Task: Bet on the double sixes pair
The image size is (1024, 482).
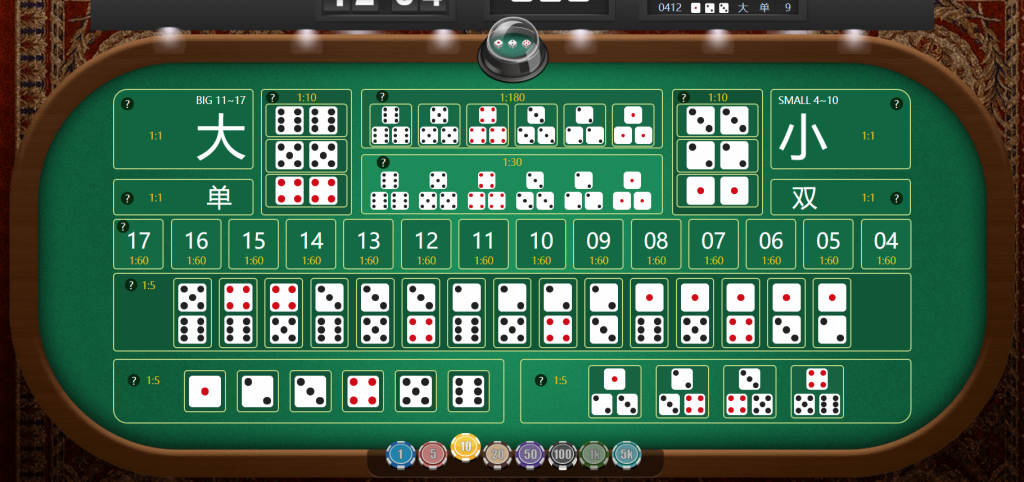Action: [x=307, y=121]
